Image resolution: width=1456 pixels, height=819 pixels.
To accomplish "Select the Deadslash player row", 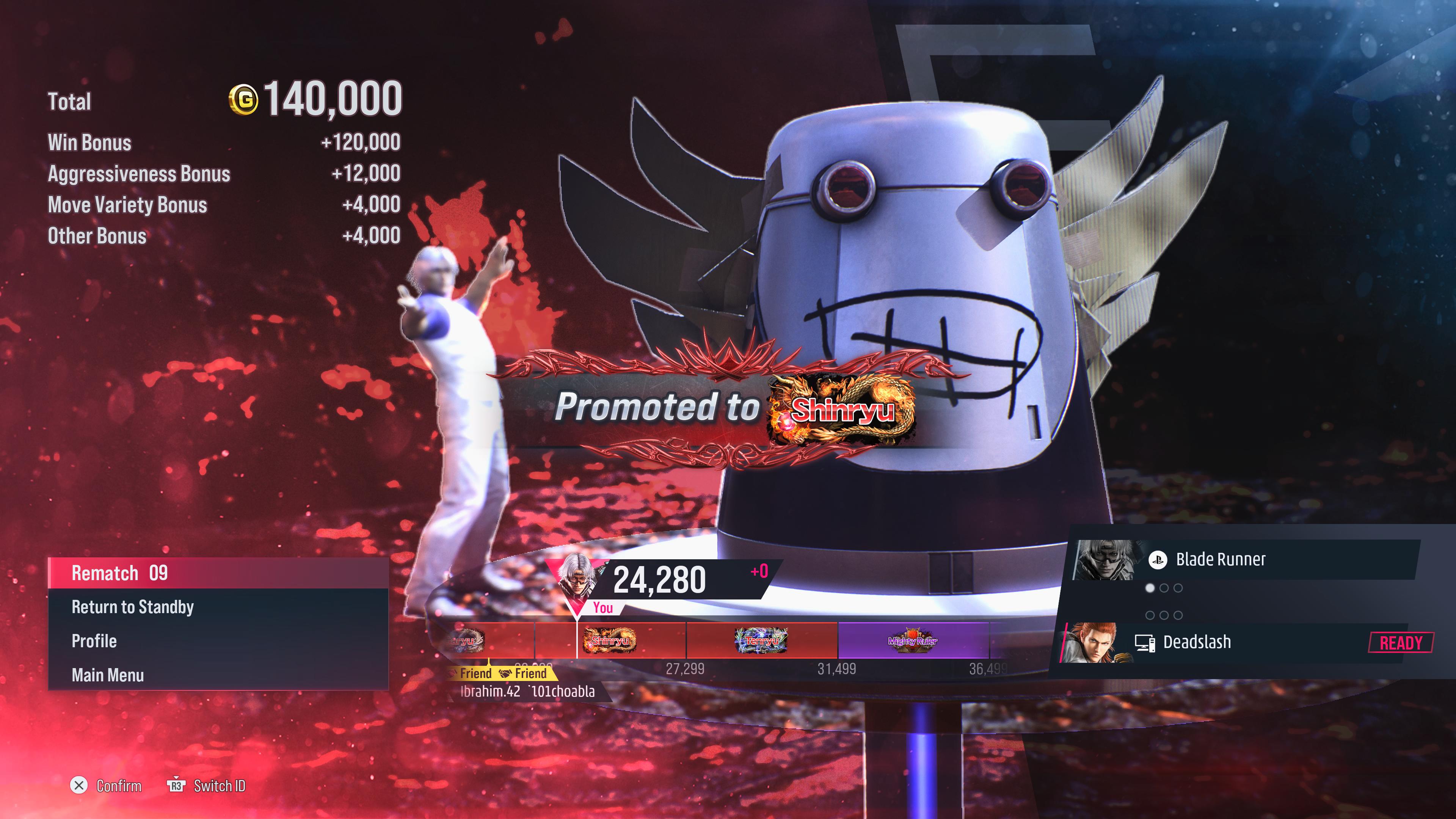I will (1244, 642).
